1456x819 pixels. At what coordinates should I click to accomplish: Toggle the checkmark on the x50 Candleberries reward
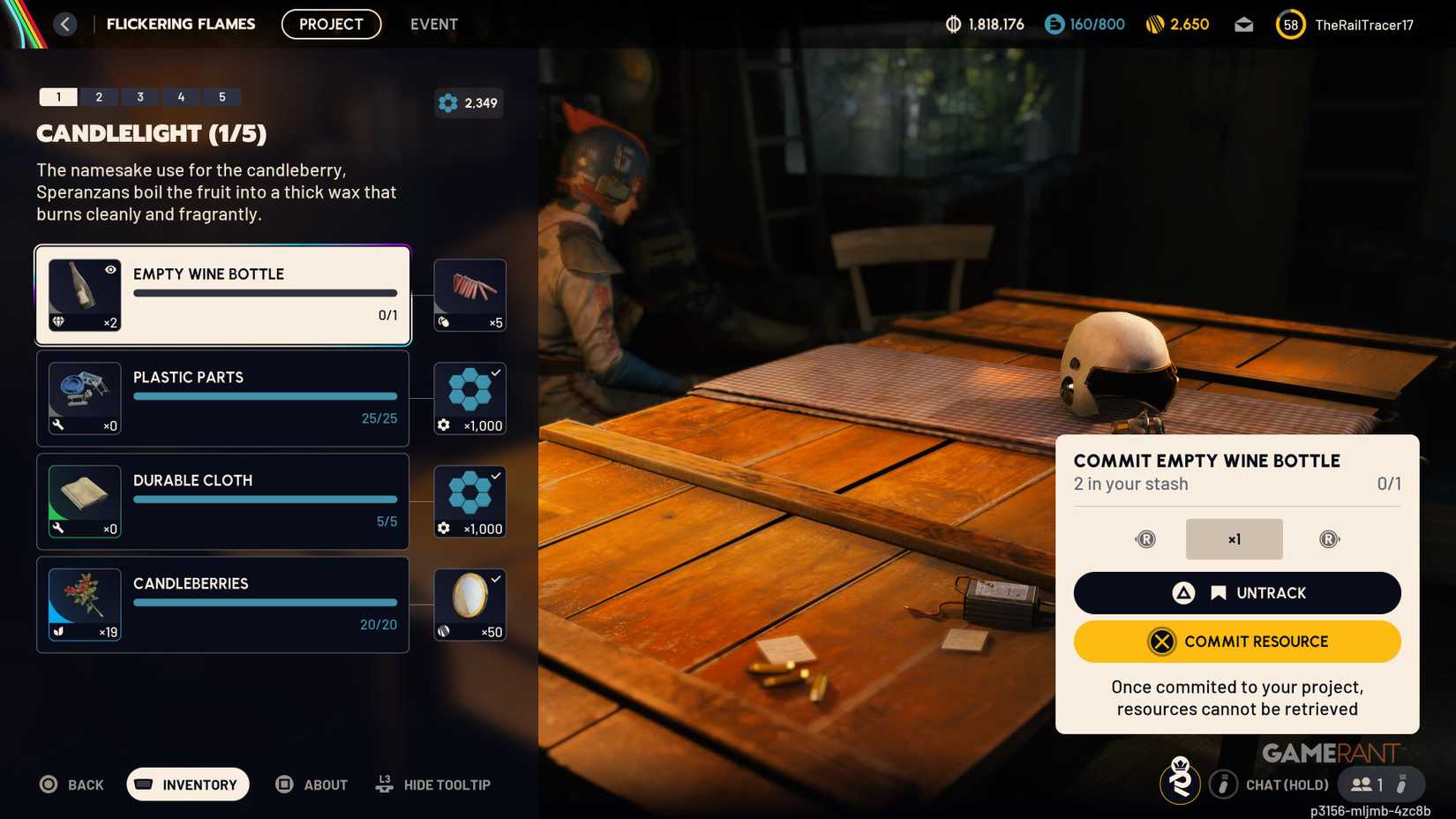[x=497, y=580]
